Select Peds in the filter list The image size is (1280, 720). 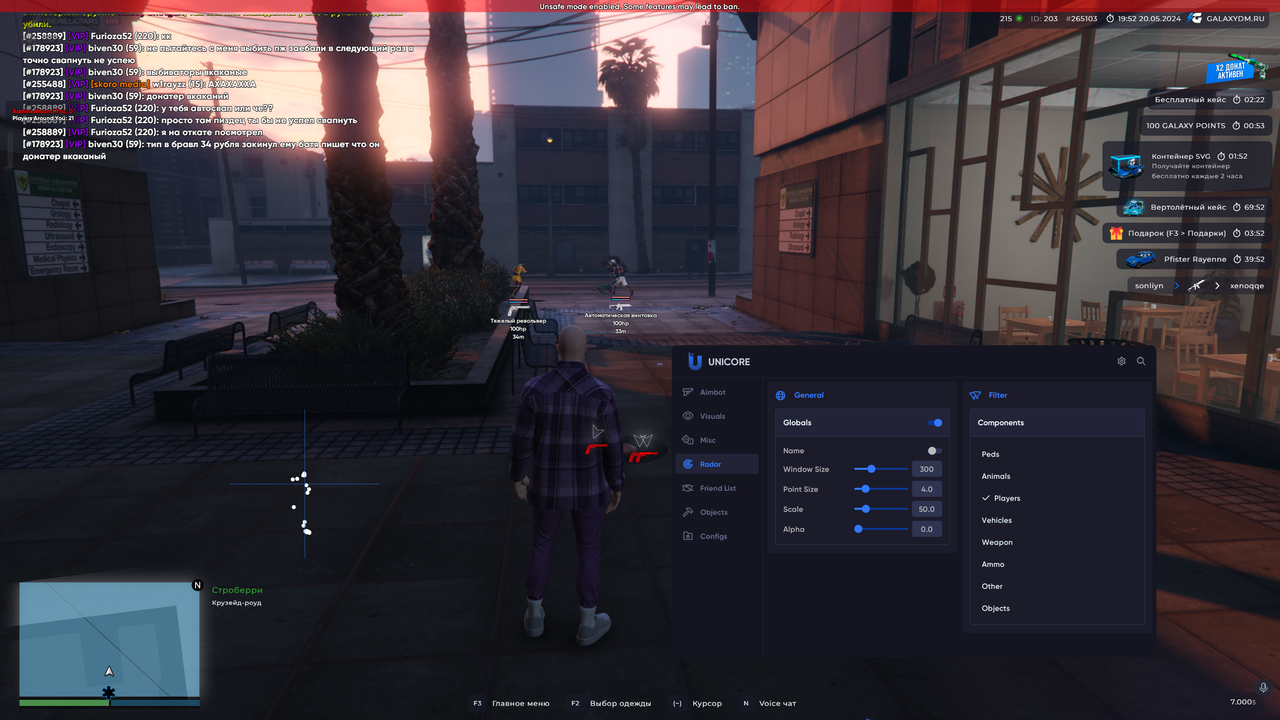(991, 454)
